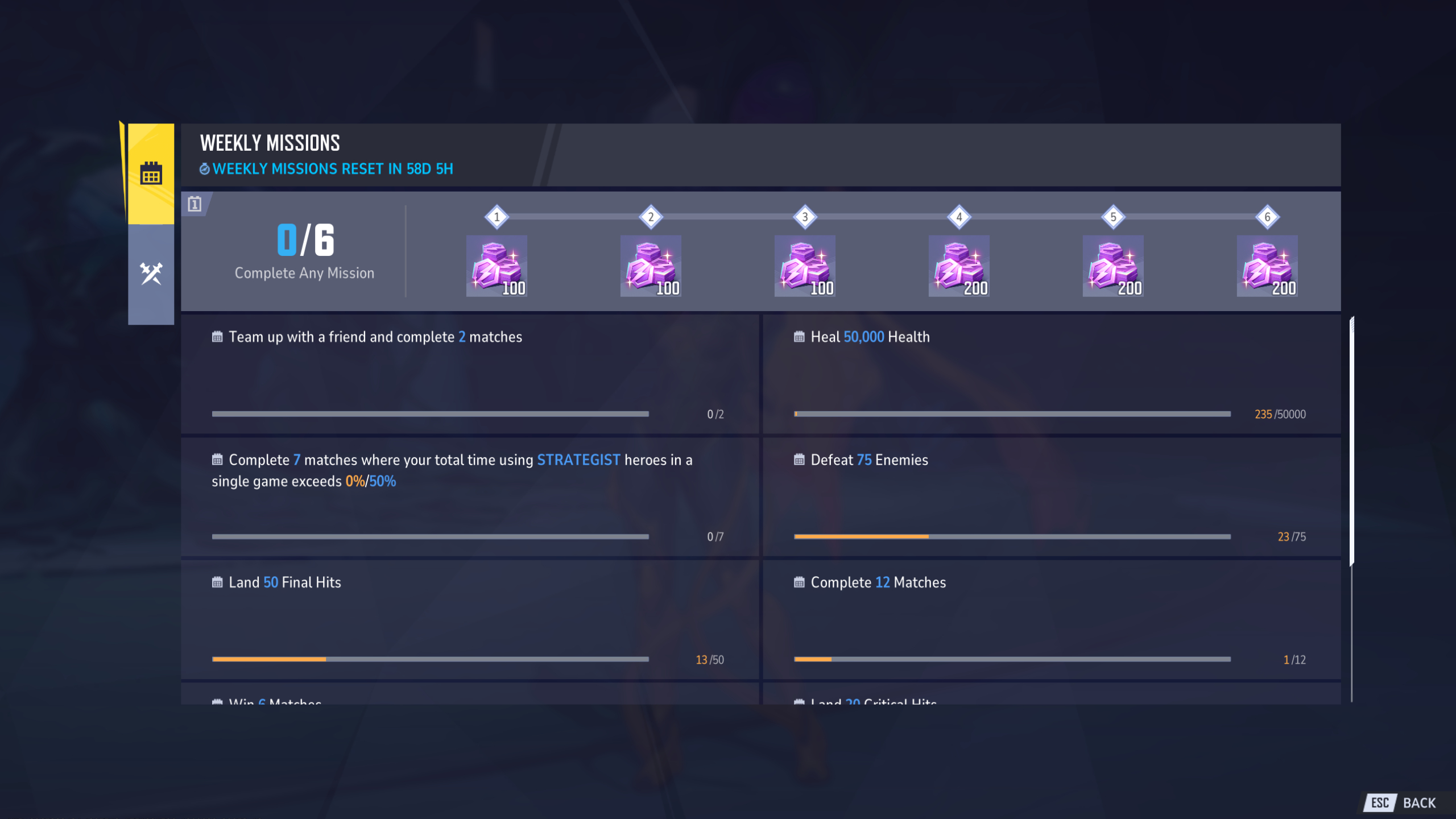Click the milestone 1 purple units reward crate

[x=496, y=267]
